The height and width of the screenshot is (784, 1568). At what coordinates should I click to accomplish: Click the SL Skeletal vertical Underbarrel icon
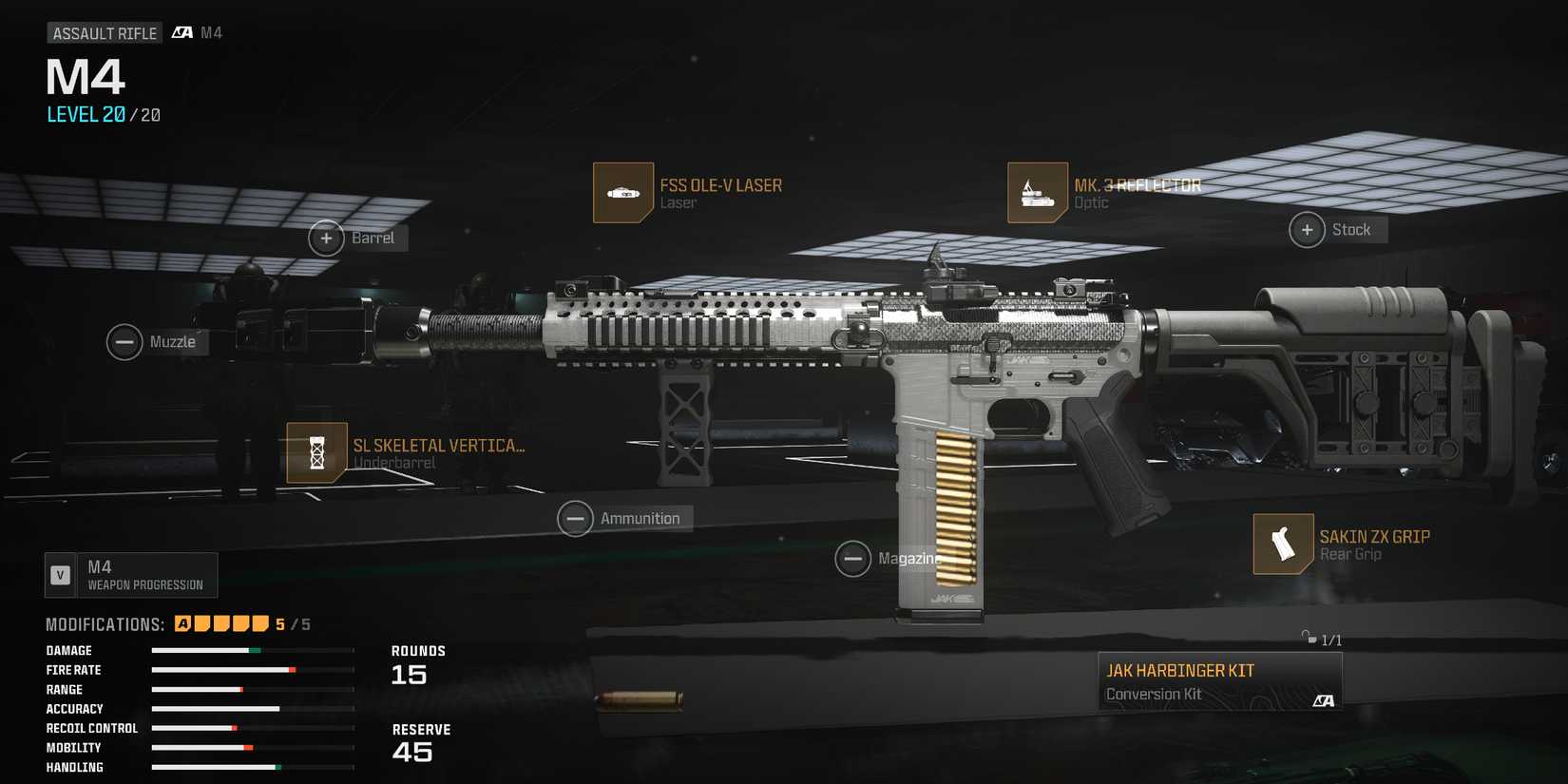tap(316, 451)
